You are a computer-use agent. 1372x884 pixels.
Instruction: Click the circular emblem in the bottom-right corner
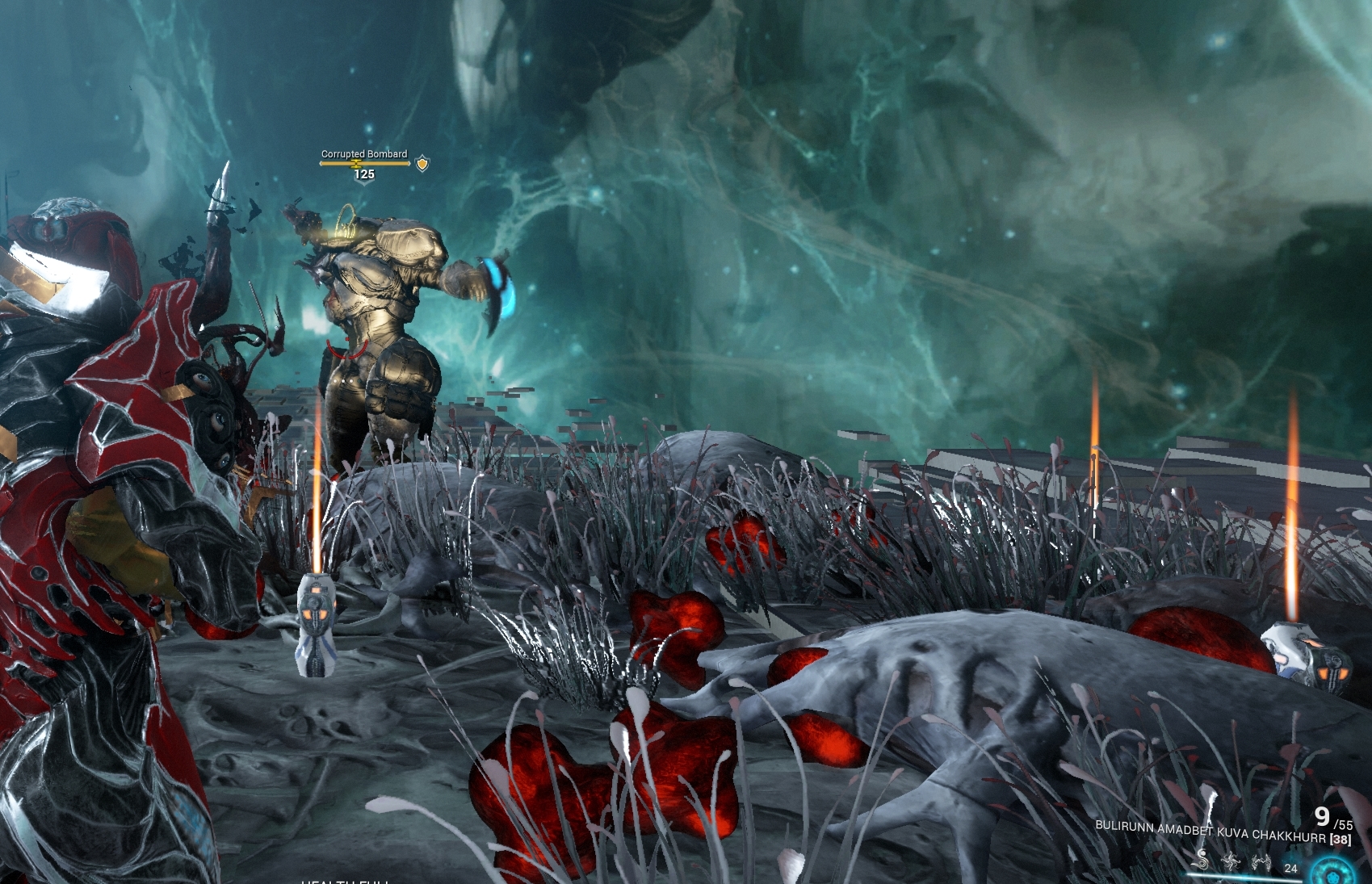(x=1332, y=872)
